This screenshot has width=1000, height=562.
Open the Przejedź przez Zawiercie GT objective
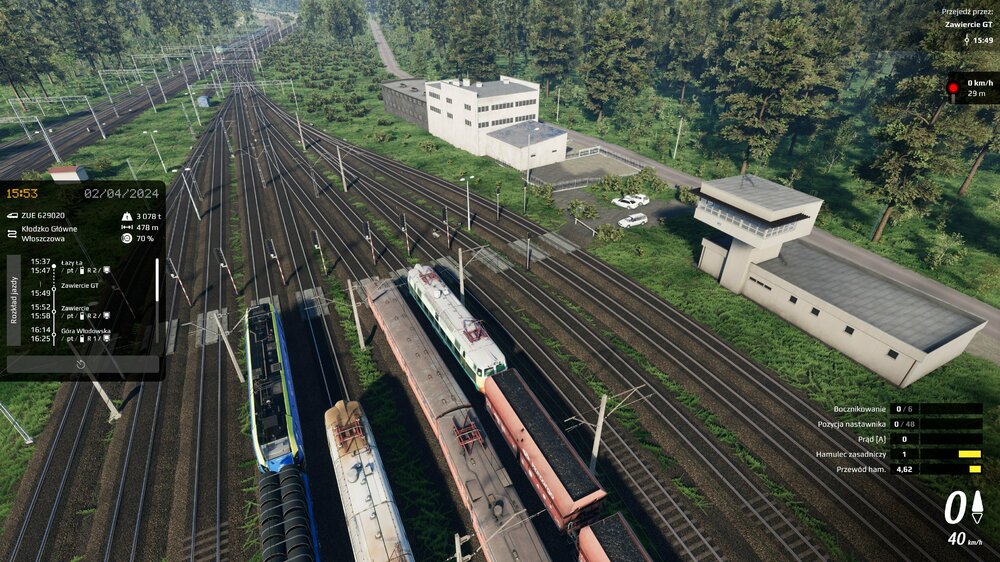968,26
